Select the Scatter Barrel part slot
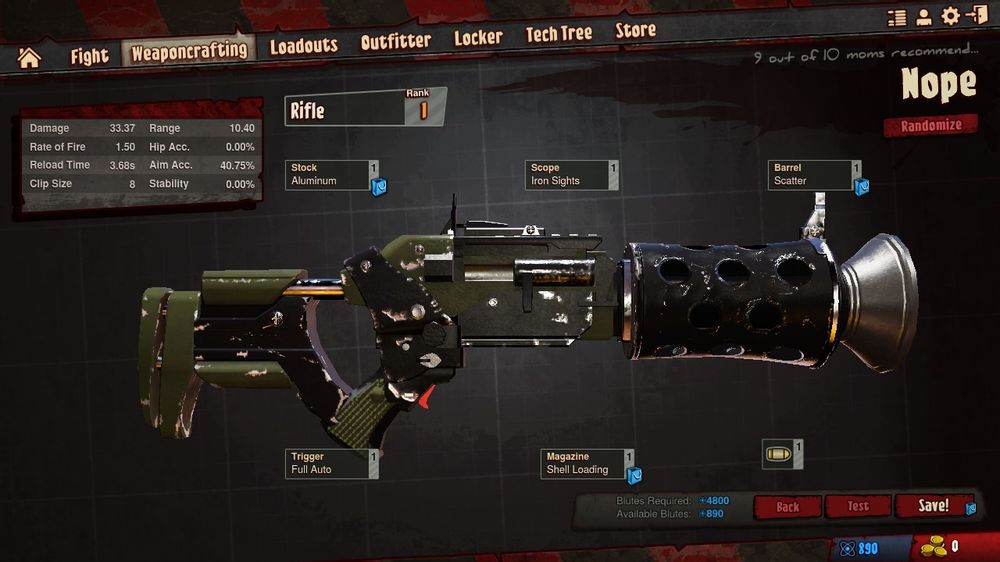 tap(813, 175)
